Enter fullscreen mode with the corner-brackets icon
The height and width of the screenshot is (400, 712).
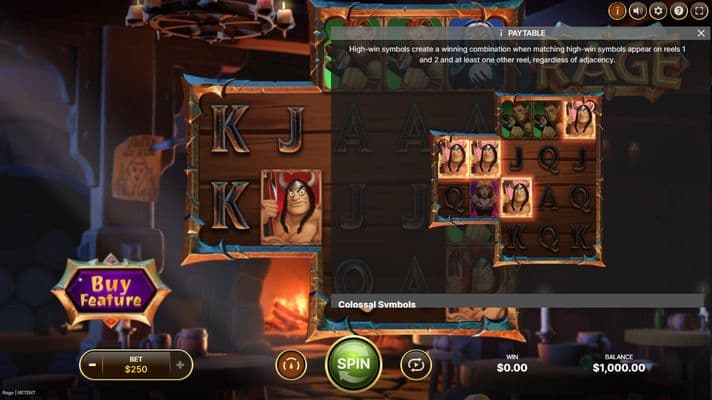[x=698, y=12]
